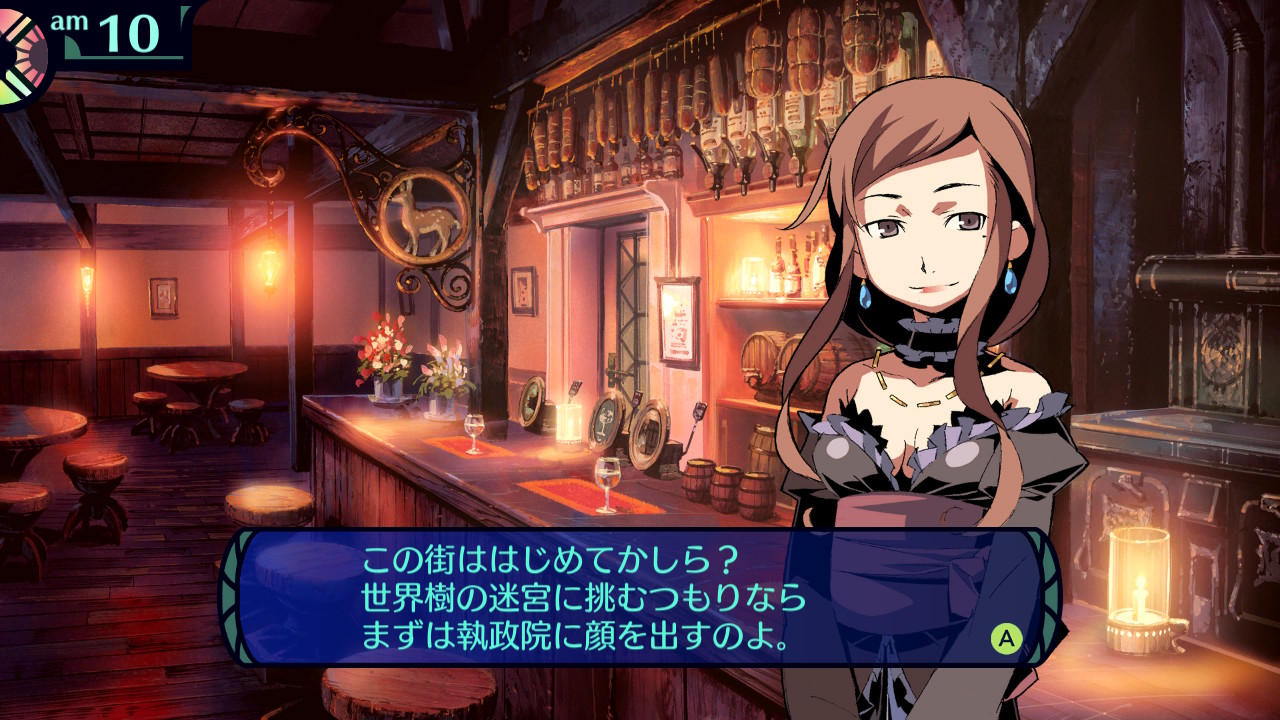Screen dimensions: 1280x720
Task: Advance the barmaid's blue dialogue box
Action: coord(1006,637)
